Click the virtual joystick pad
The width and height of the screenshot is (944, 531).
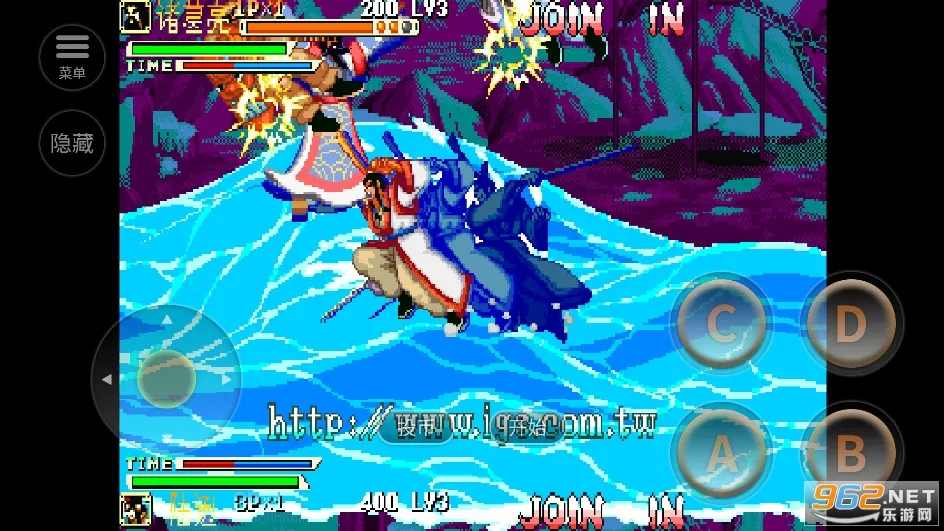[166, 379]
